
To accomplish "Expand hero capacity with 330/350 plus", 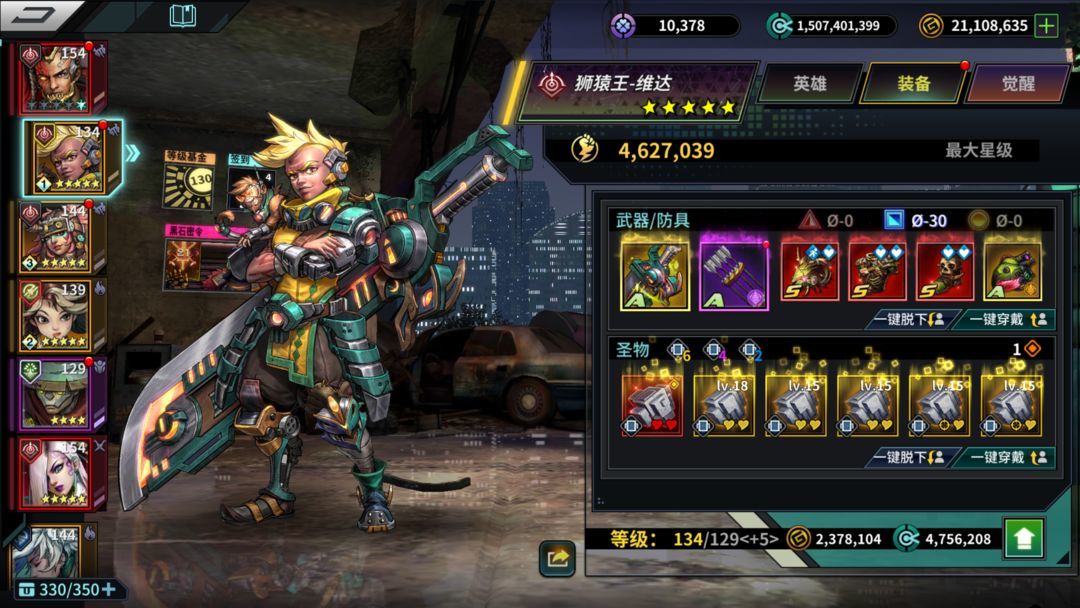I will [x=108, y=589].
